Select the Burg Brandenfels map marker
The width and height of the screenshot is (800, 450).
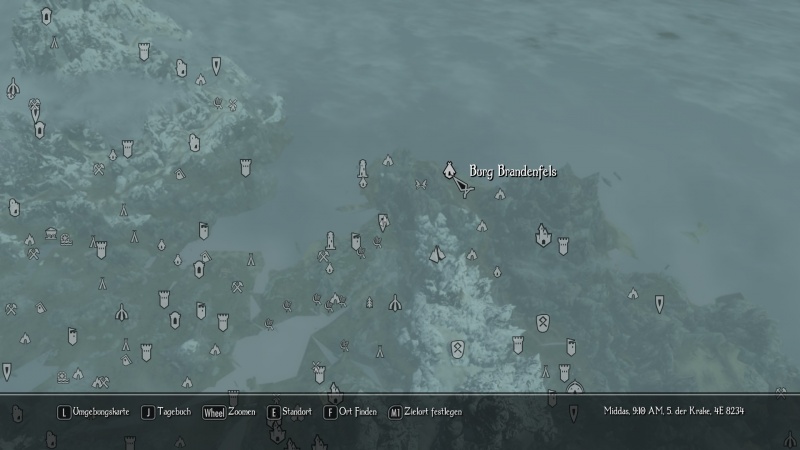[x=450, y=170]
